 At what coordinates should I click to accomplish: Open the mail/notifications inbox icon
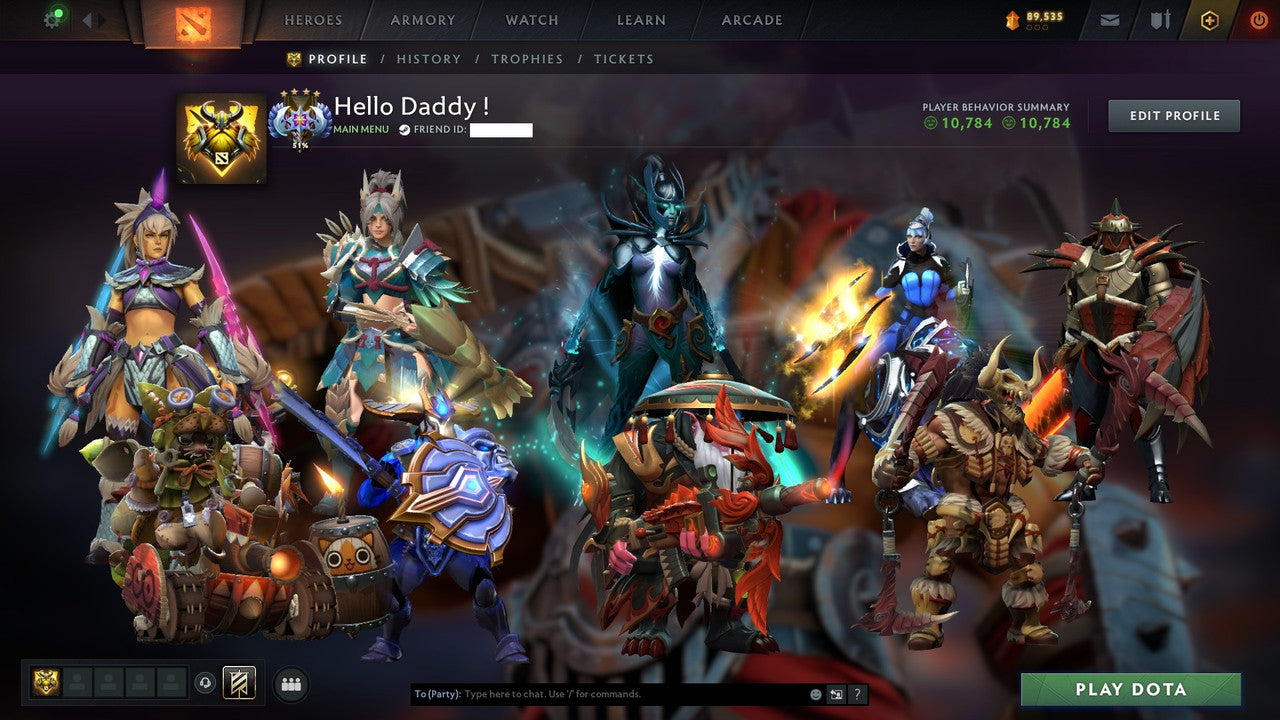(1109, 19)
